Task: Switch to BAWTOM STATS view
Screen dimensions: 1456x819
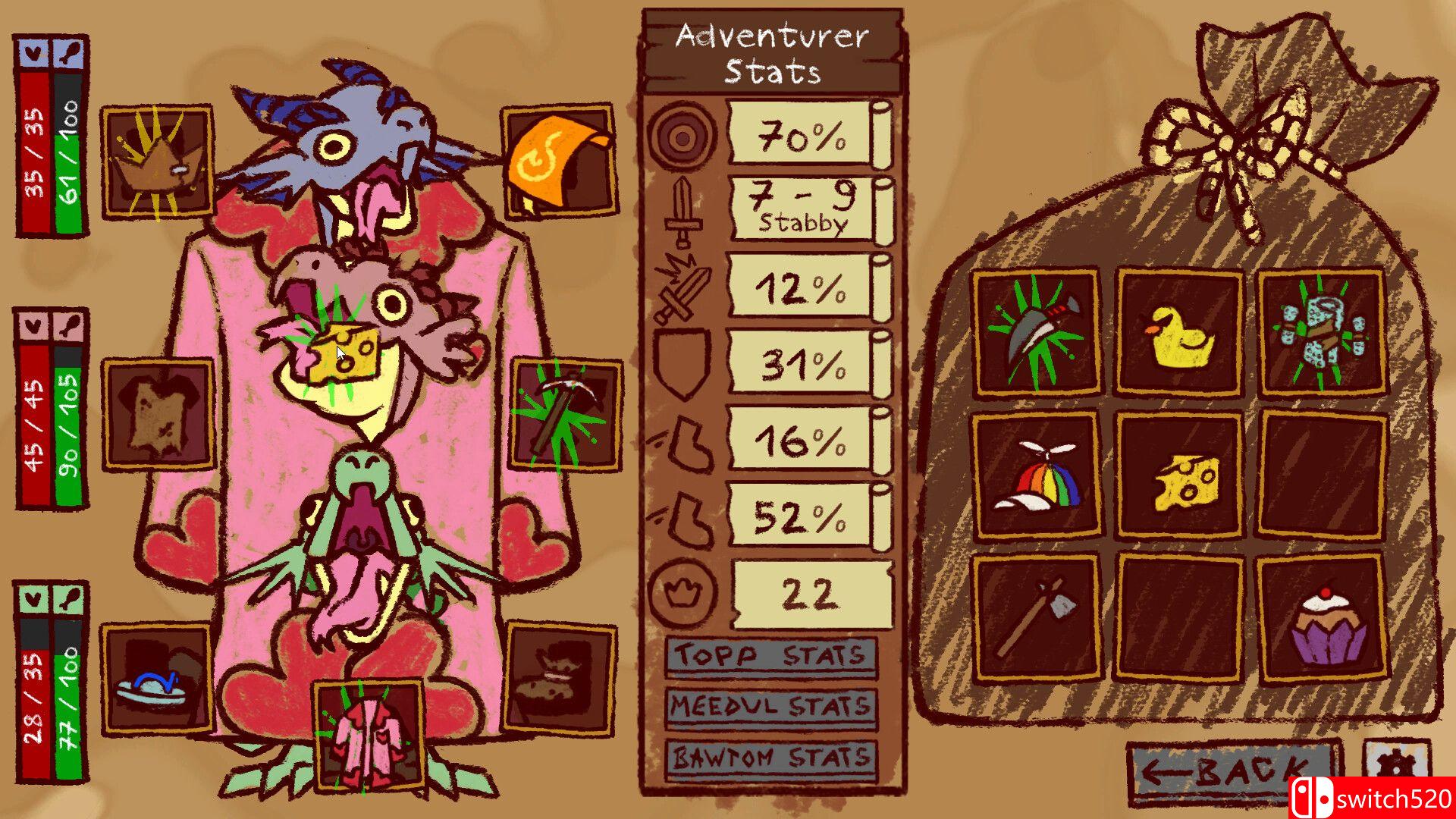Action: pyautogui.click(x=768, y=755)
